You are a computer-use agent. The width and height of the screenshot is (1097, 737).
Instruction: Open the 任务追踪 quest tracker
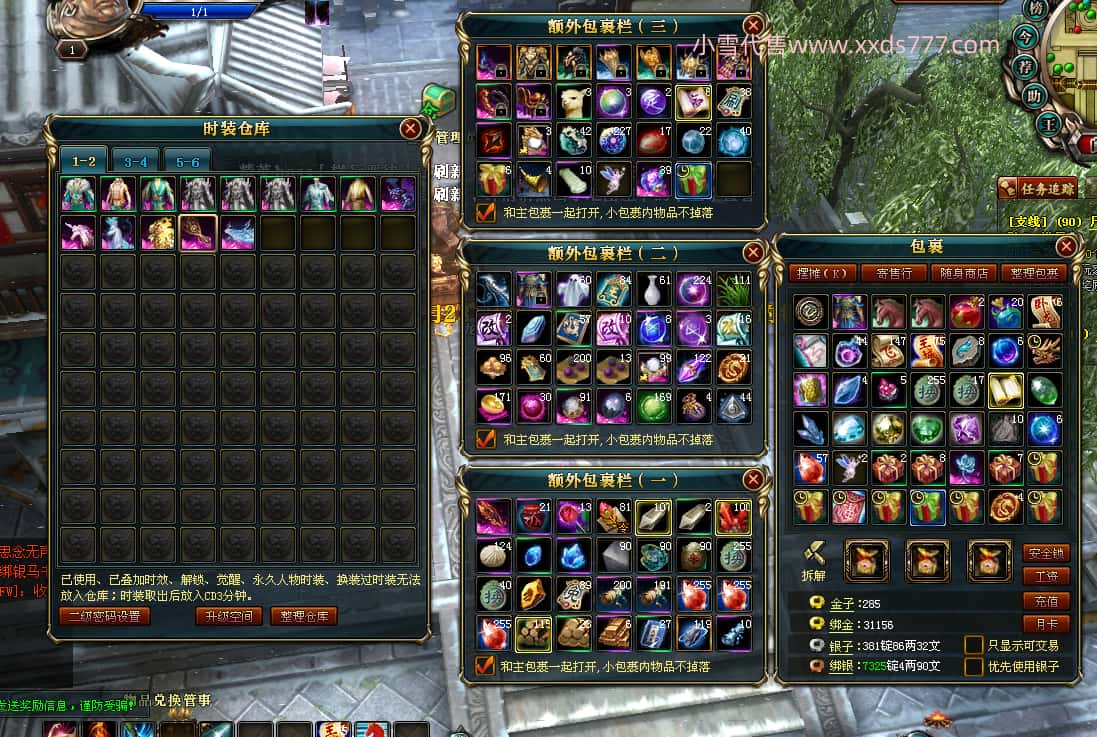pos(1047,188)
